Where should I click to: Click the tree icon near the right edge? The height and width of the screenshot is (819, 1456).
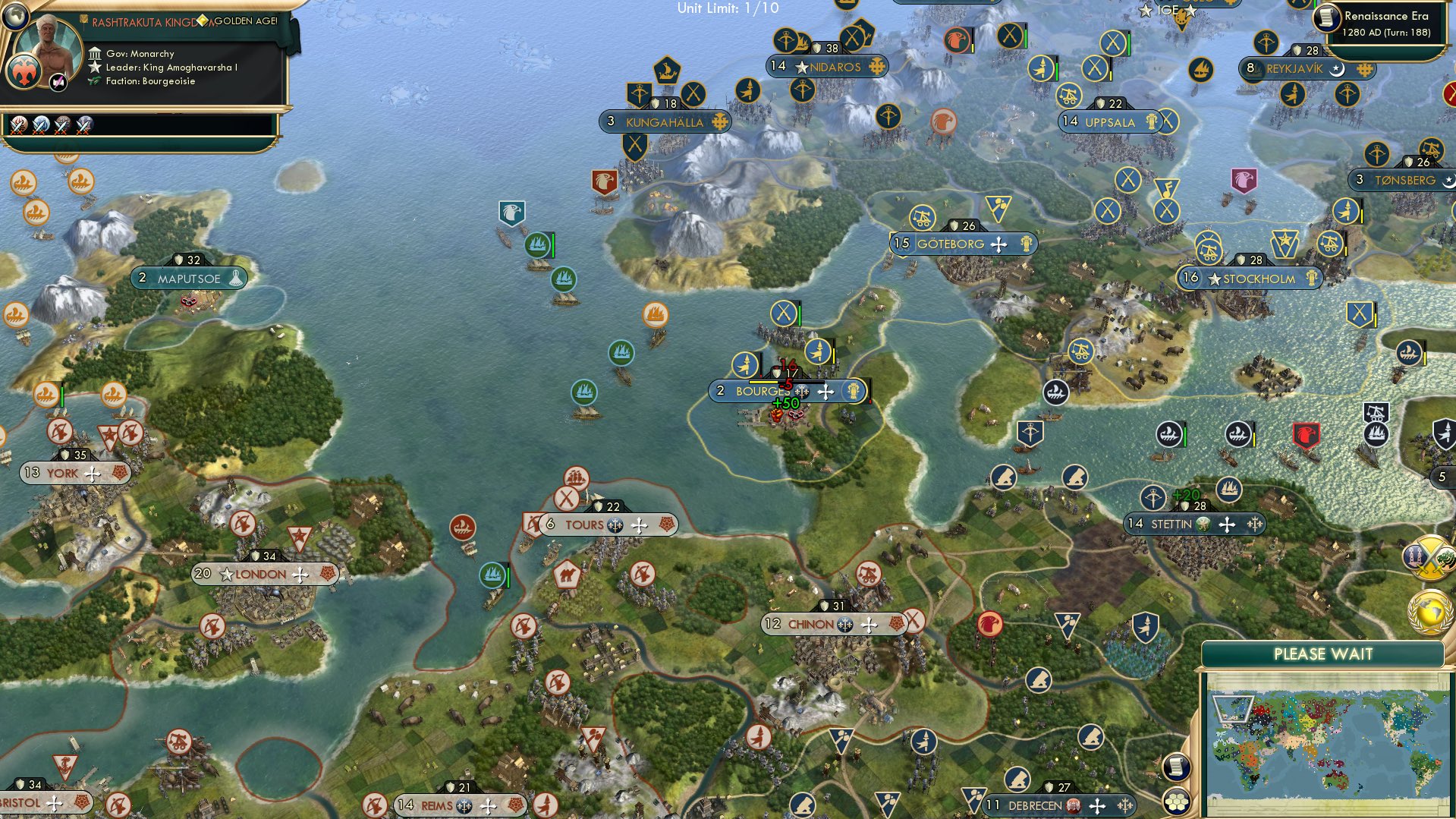tap(1445, 559)
